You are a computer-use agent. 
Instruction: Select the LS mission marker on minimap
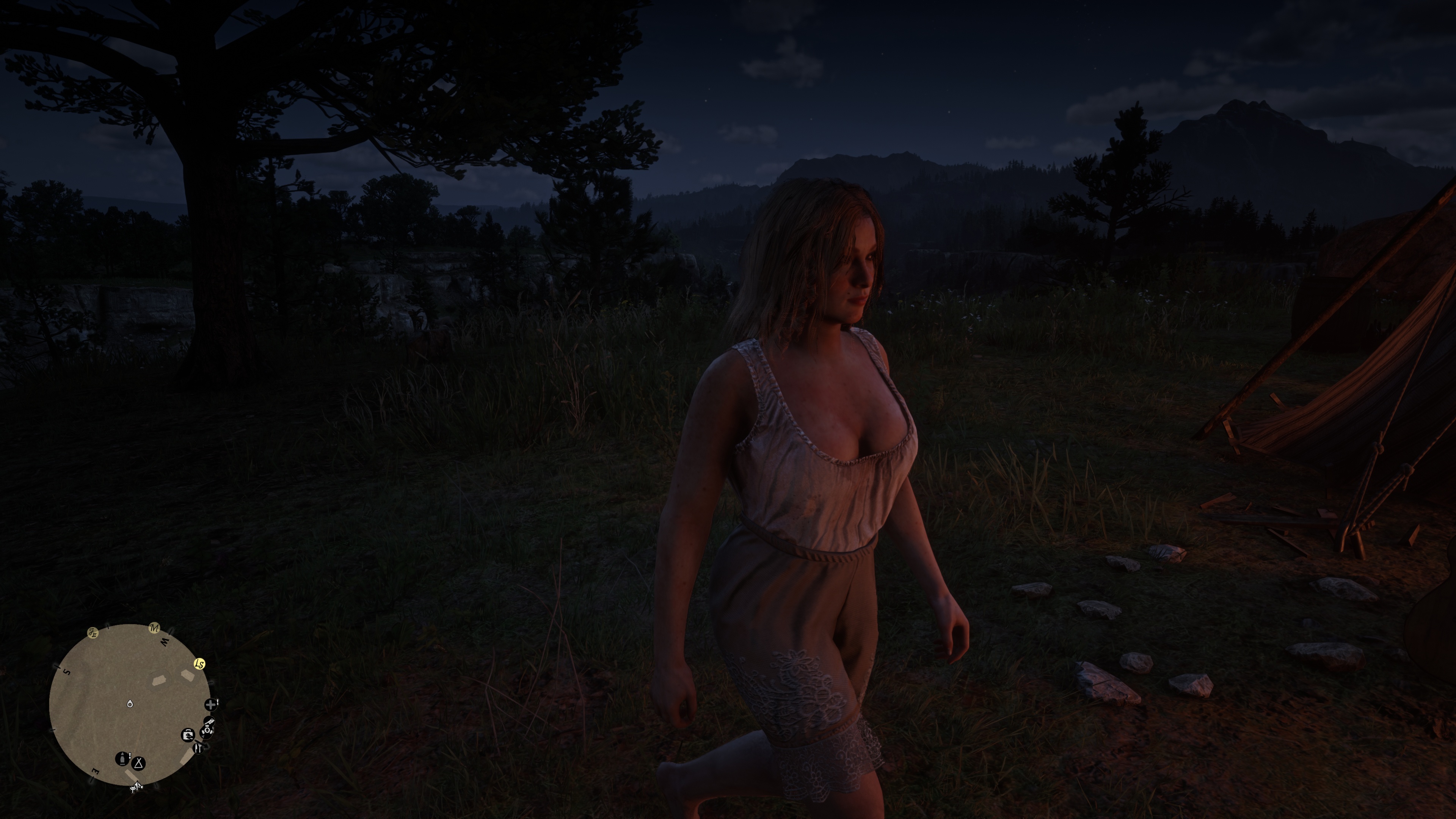click(199, 664)
